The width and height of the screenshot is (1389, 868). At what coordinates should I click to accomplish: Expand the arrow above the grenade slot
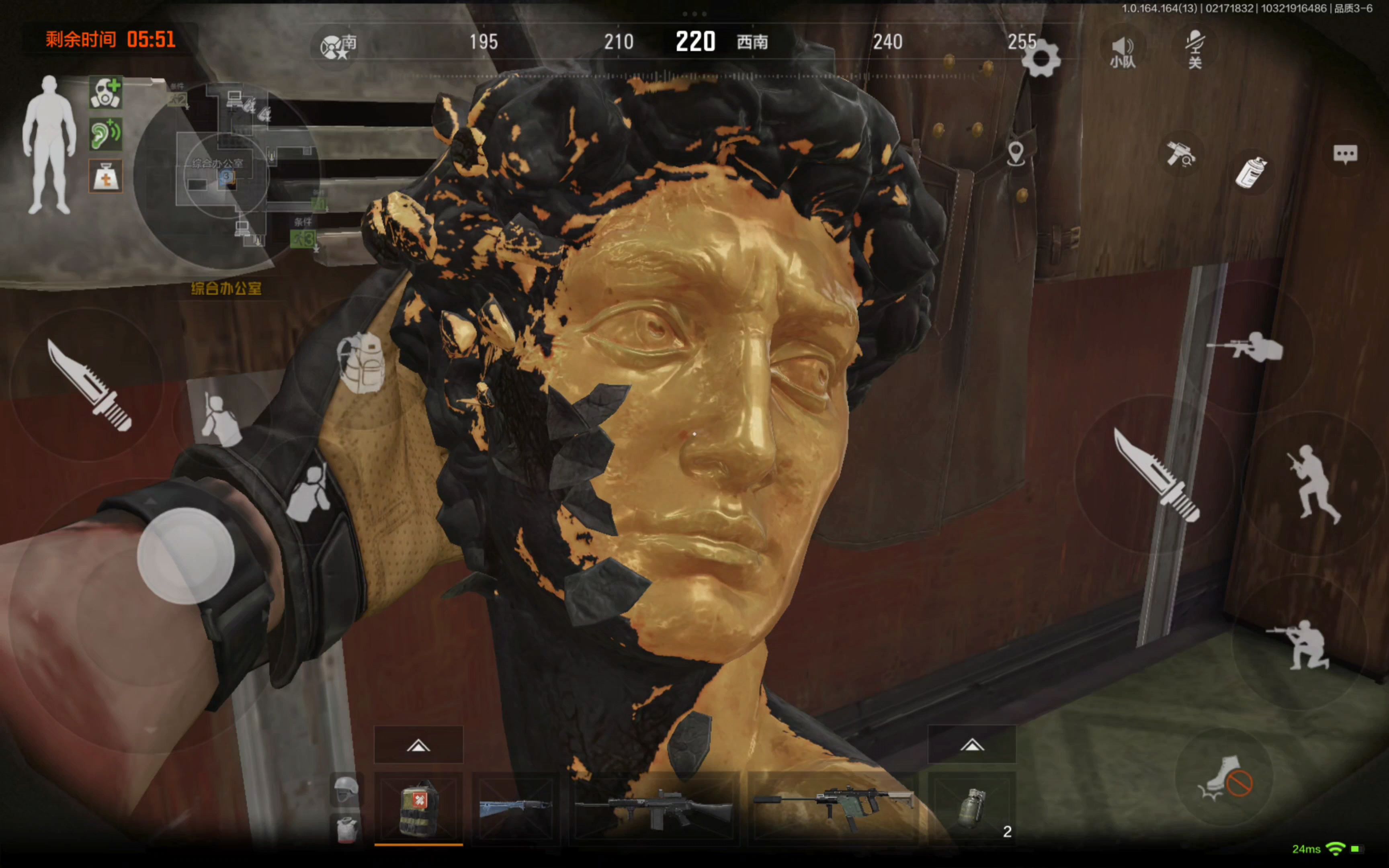coord(972,745)
